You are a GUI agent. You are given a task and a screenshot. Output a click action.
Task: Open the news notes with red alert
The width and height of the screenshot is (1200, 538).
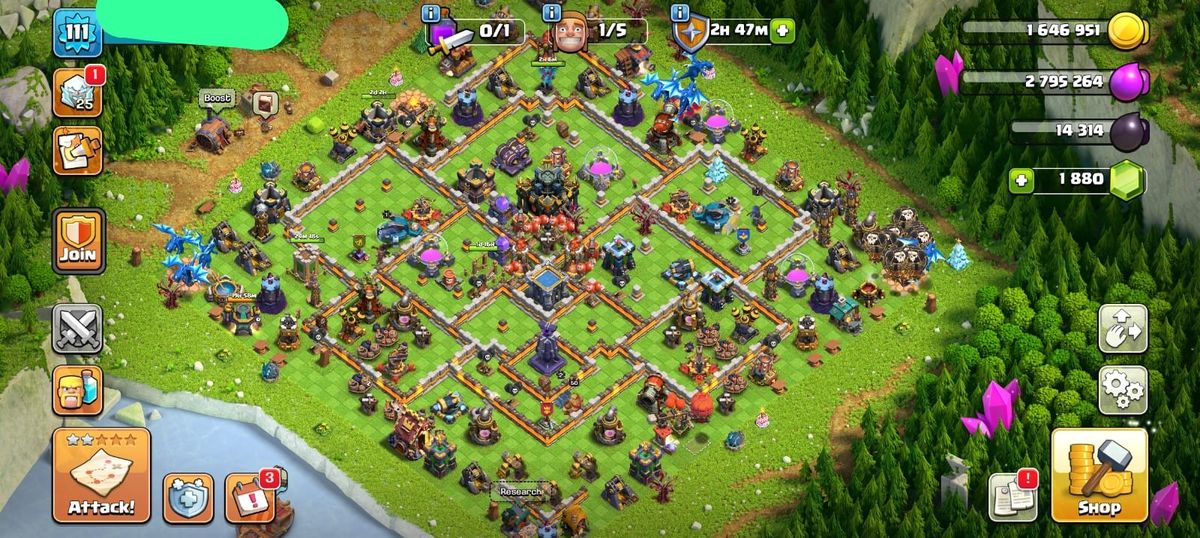coord(1013,496)
